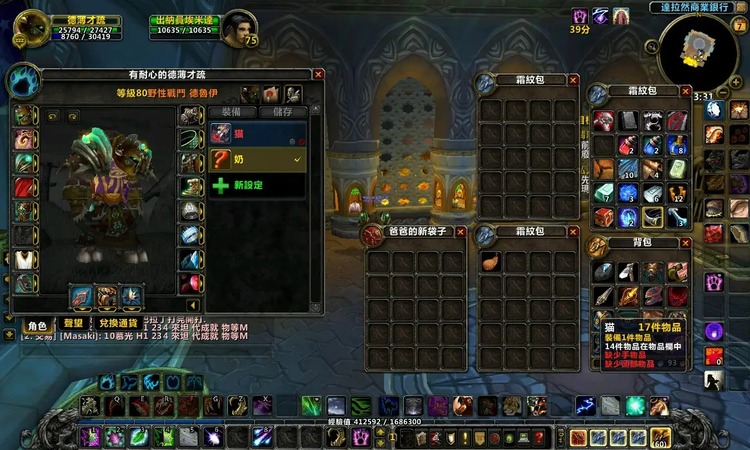Click the 39分 buff icon

point(579,16)
